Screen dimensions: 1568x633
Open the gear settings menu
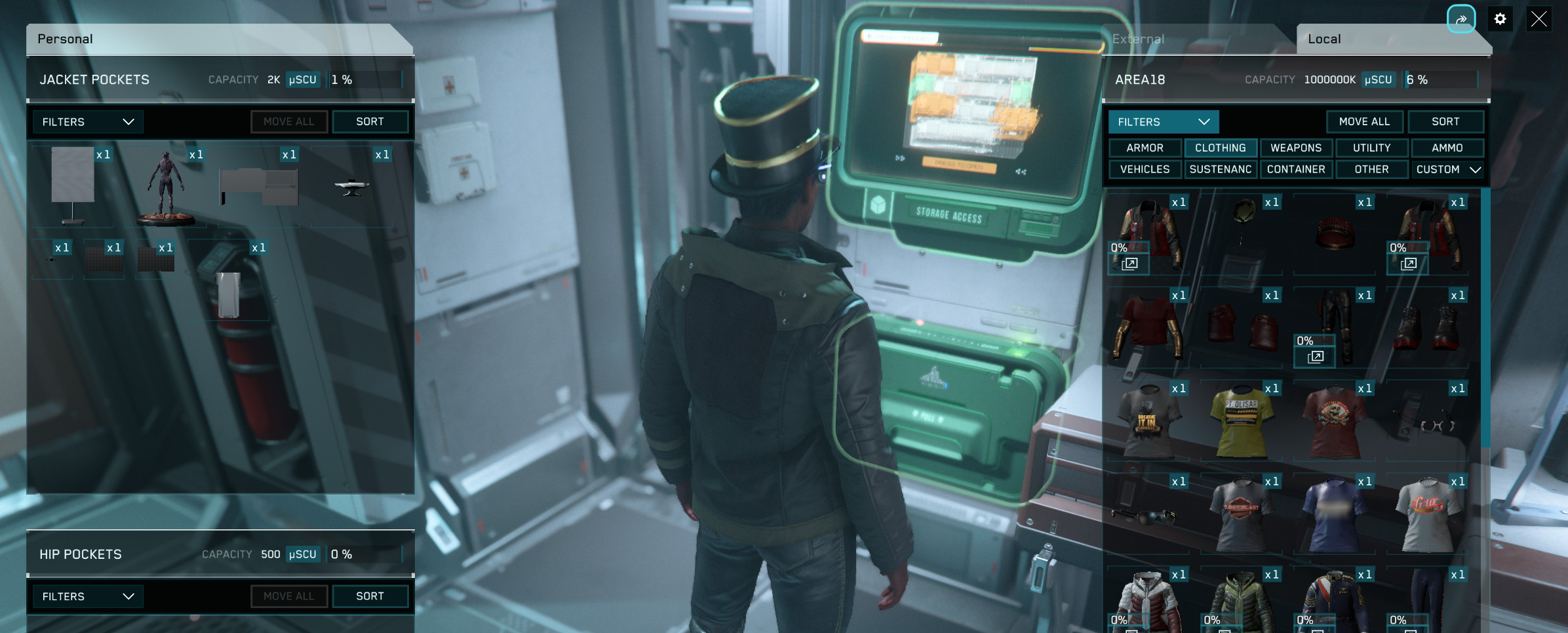pos(1500,20)
